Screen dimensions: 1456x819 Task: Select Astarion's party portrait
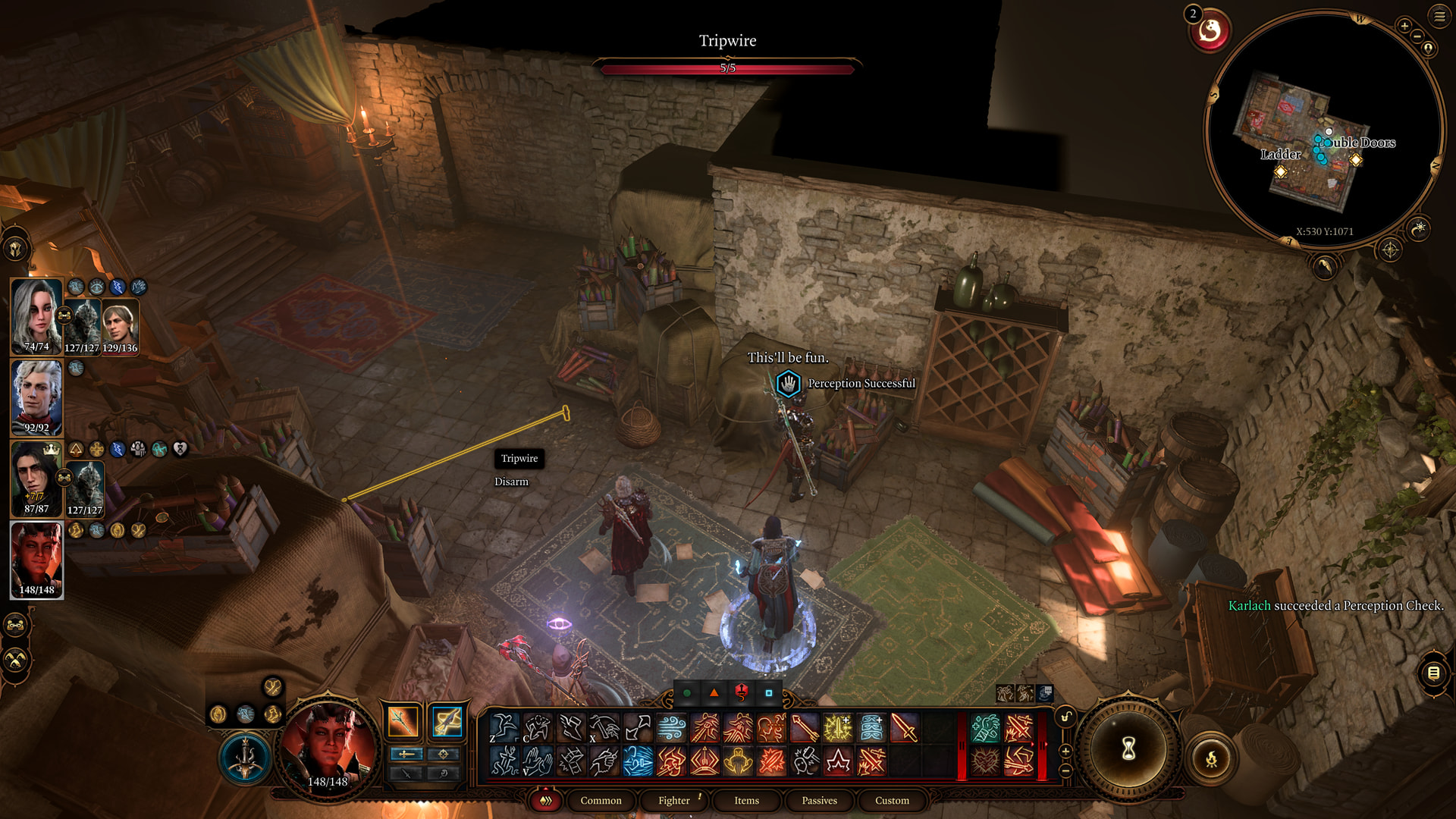point(36,397)
